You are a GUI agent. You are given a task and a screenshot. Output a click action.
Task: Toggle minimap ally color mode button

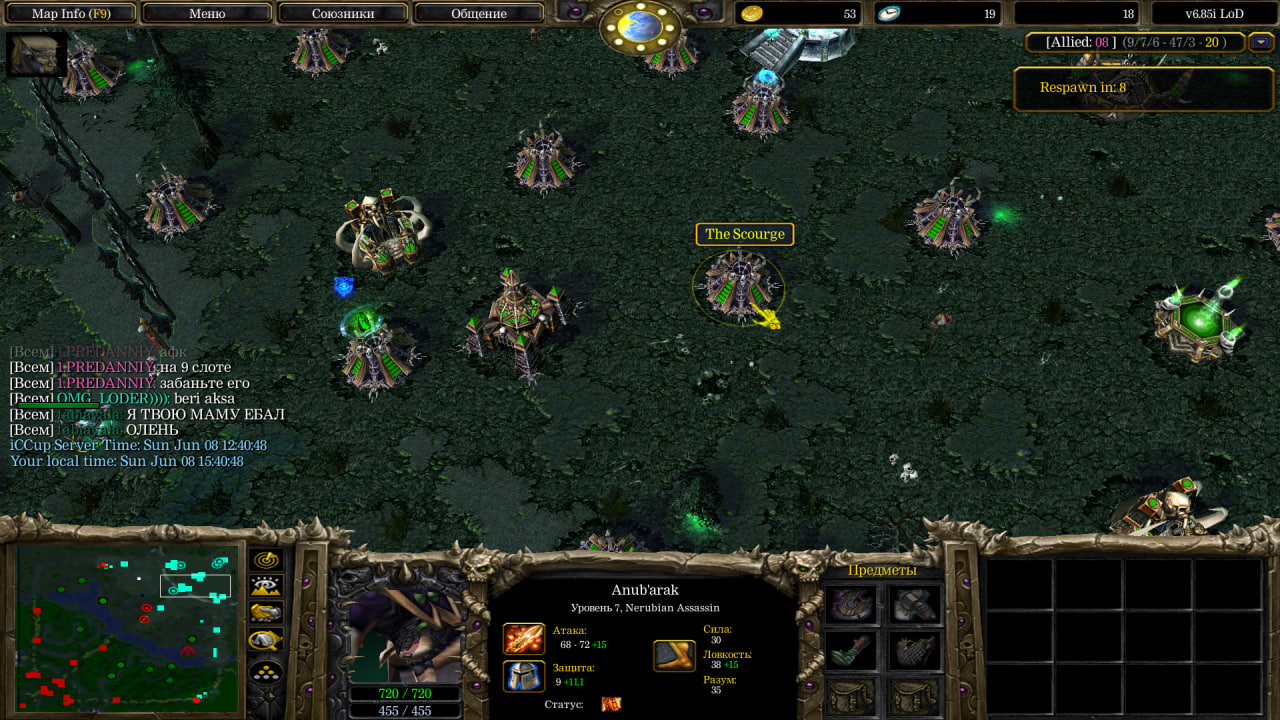tap(266, 613)
